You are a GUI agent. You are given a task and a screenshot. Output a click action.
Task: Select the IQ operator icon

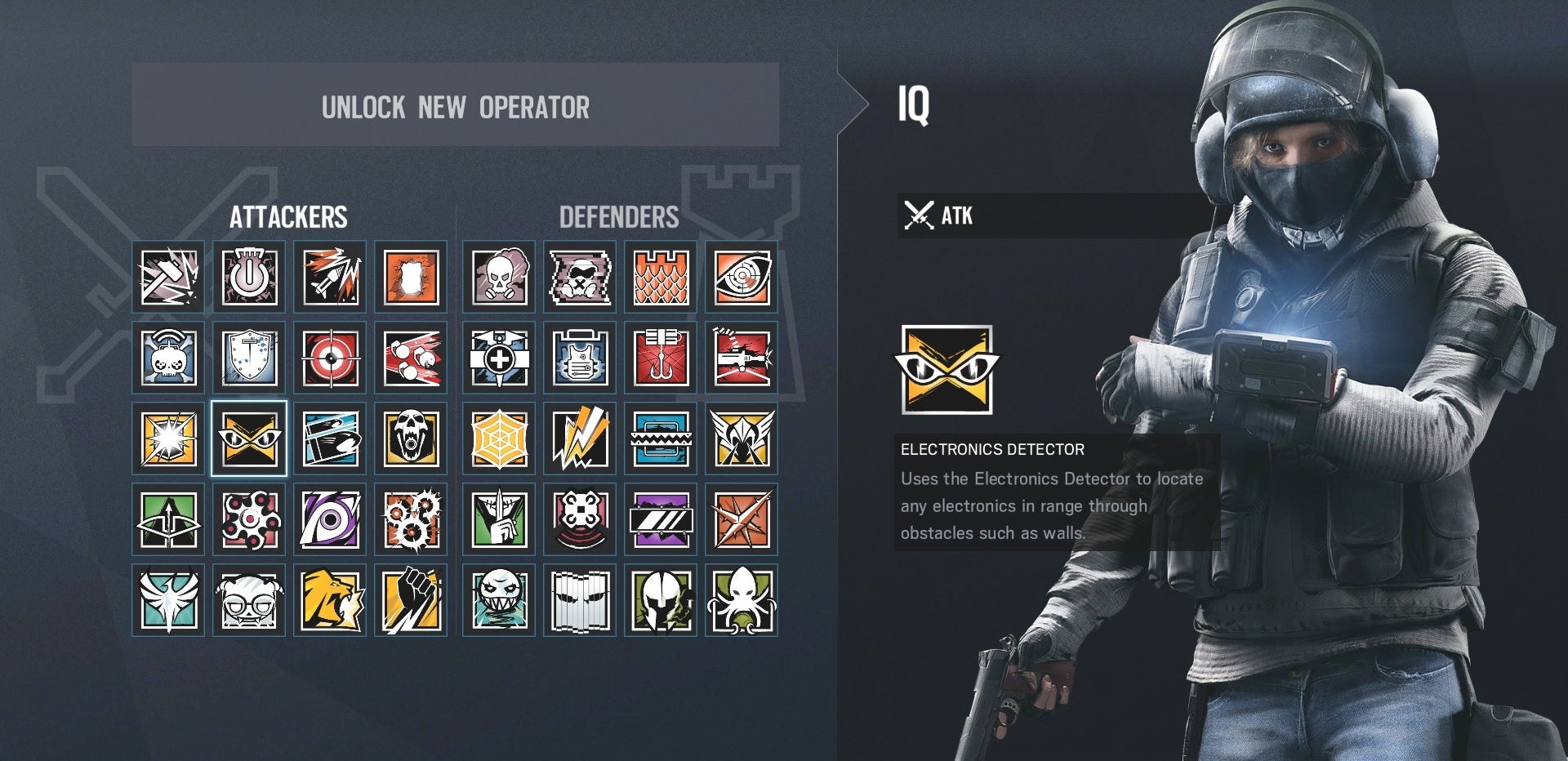tap(249, 437)
